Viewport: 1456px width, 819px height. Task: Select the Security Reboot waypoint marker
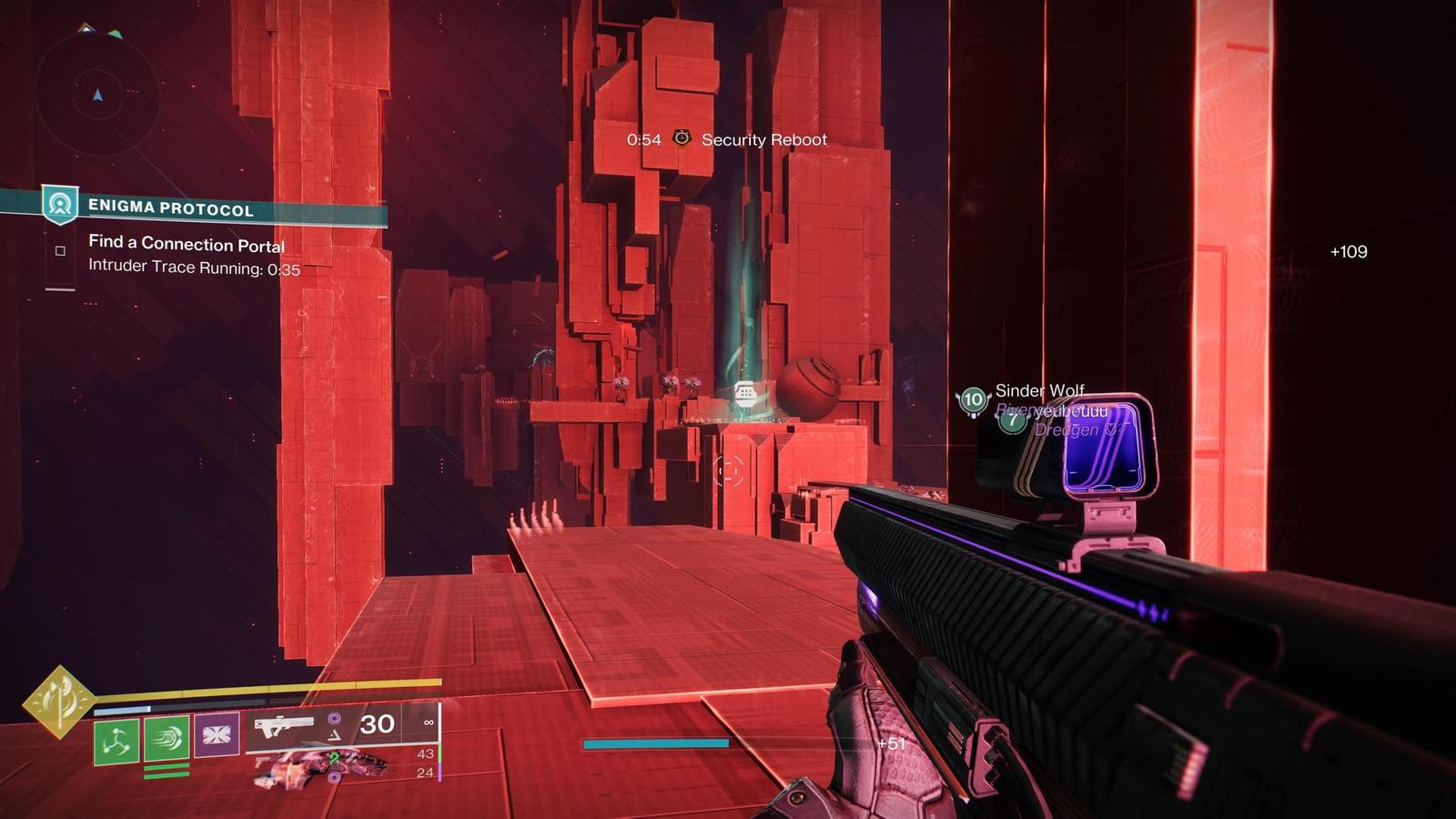682,138
